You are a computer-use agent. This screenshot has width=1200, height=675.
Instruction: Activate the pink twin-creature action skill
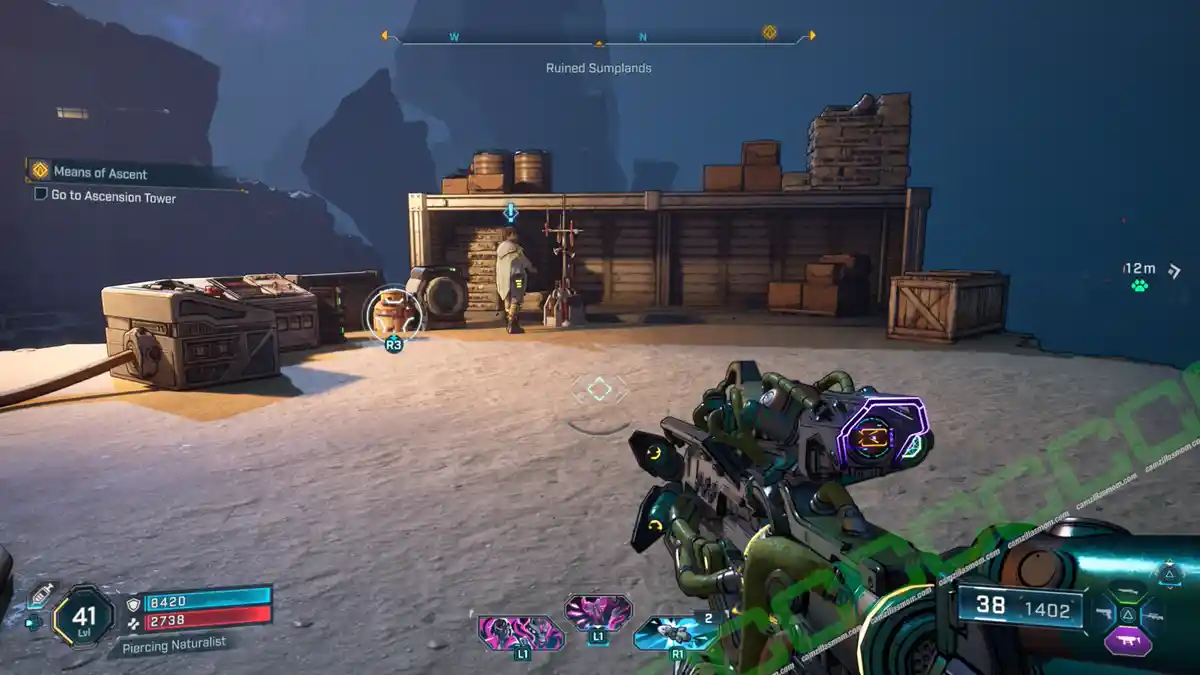(518, 632)
